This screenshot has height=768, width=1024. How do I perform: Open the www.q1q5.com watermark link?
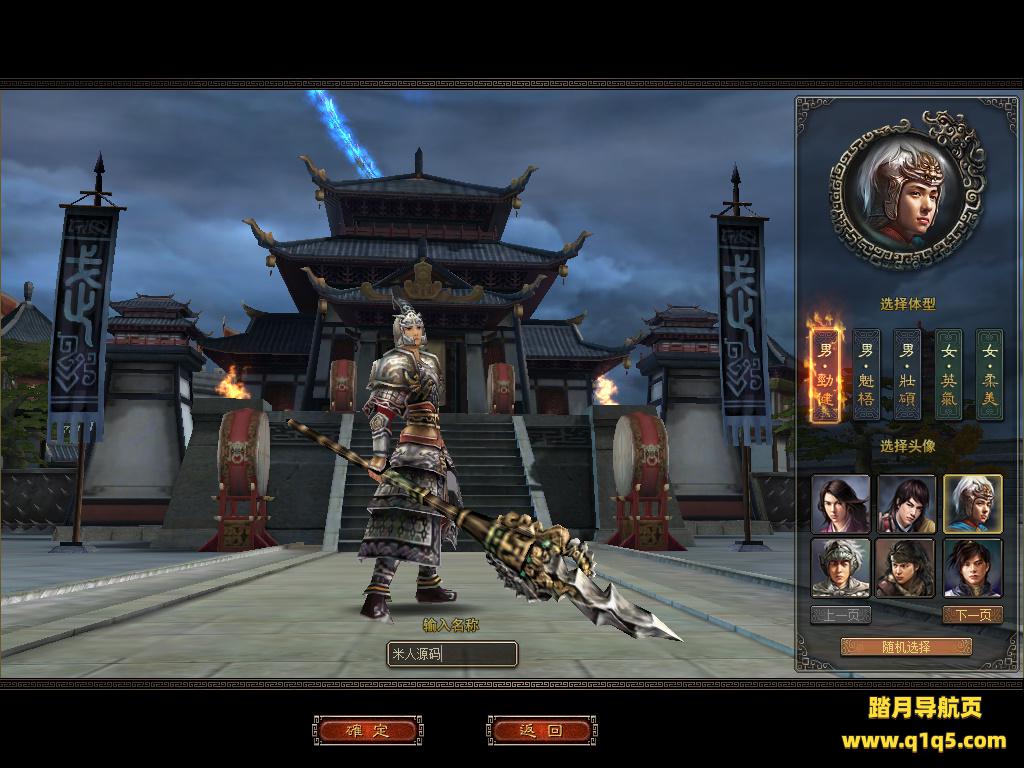pyautogui.click(x=923, y=741)
